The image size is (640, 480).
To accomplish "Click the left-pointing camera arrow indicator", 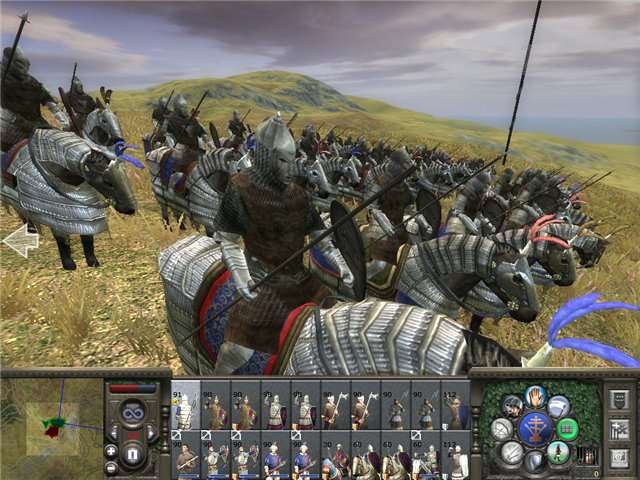I will [20, 241].
